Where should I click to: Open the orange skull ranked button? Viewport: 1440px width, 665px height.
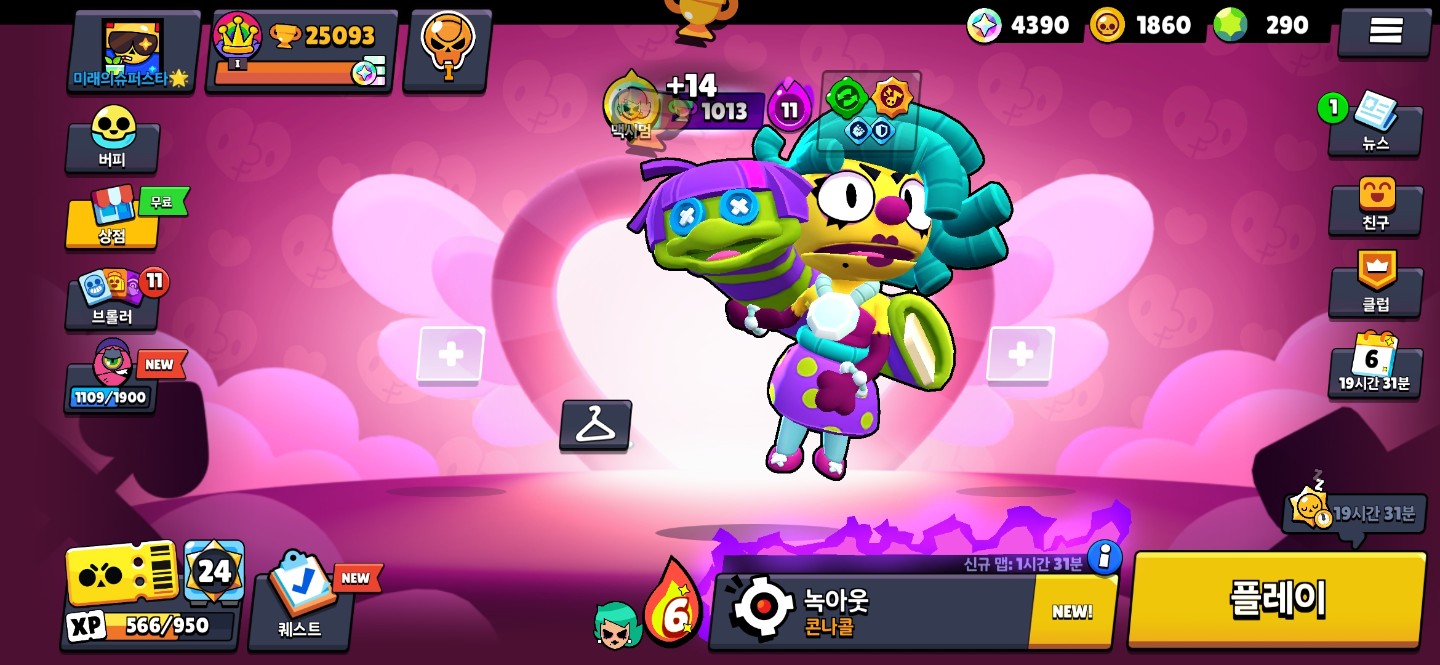point(446,50)
